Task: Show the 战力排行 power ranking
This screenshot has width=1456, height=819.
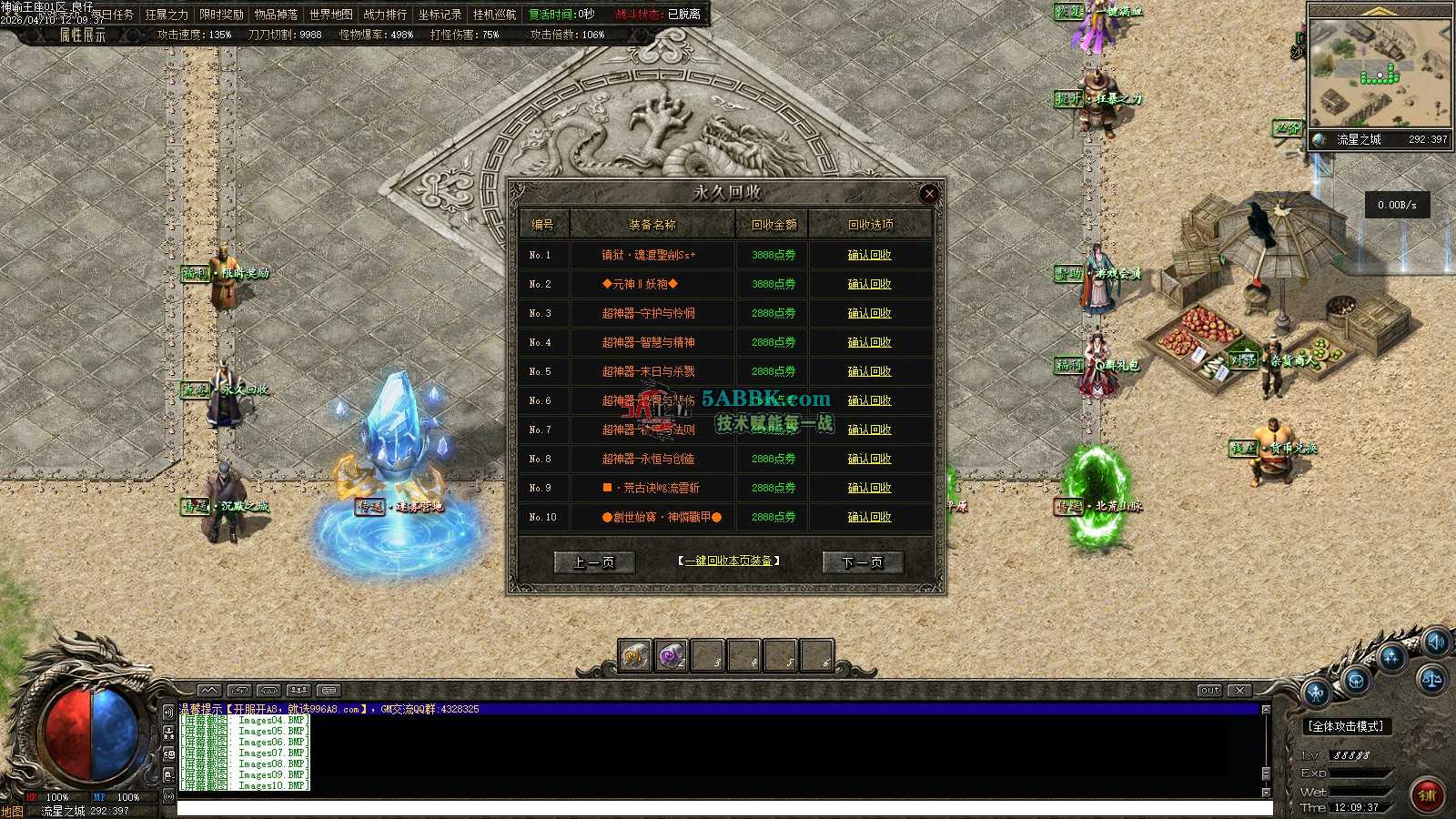Action: click(385, 15)
